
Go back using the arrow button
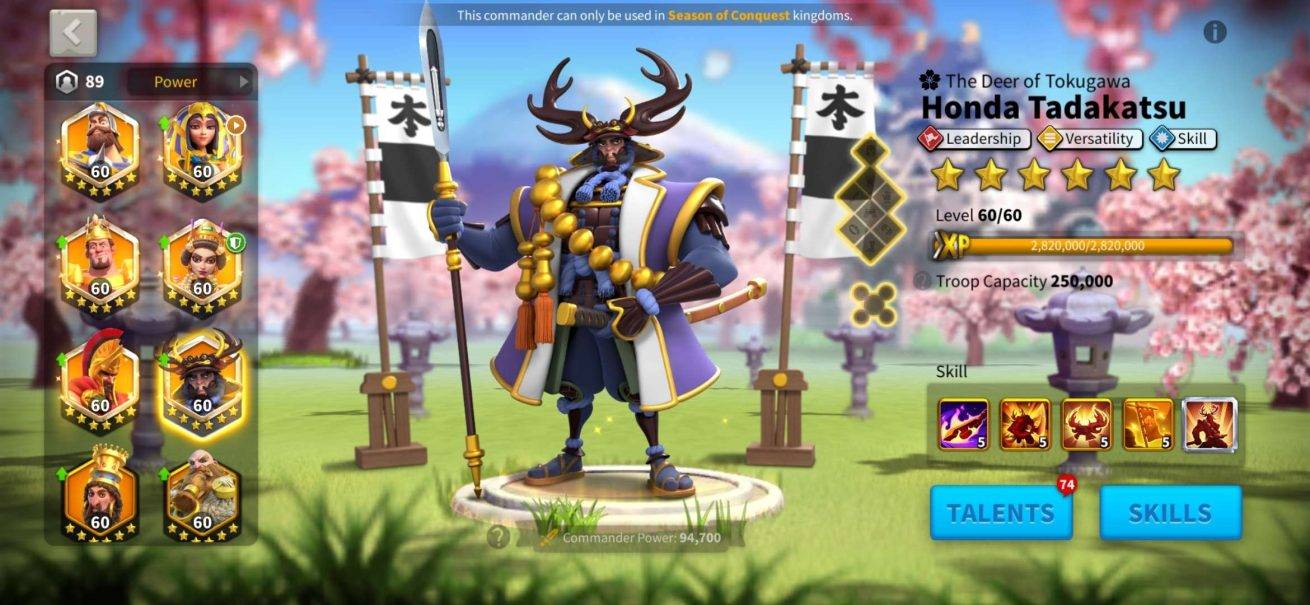pos(73,33)
